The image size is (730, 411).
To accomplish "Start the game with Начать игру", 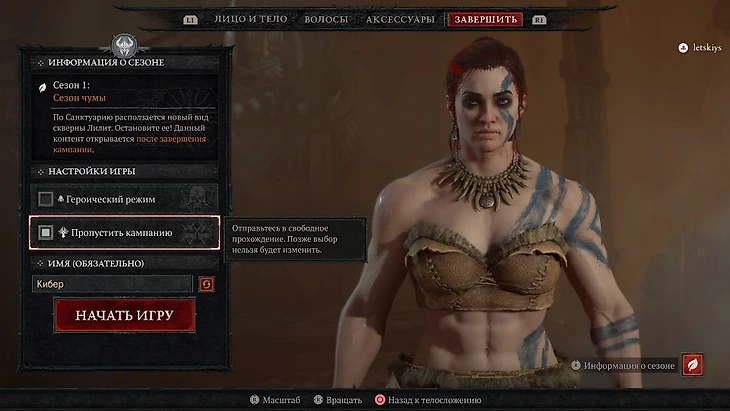I will click(124, 315).
